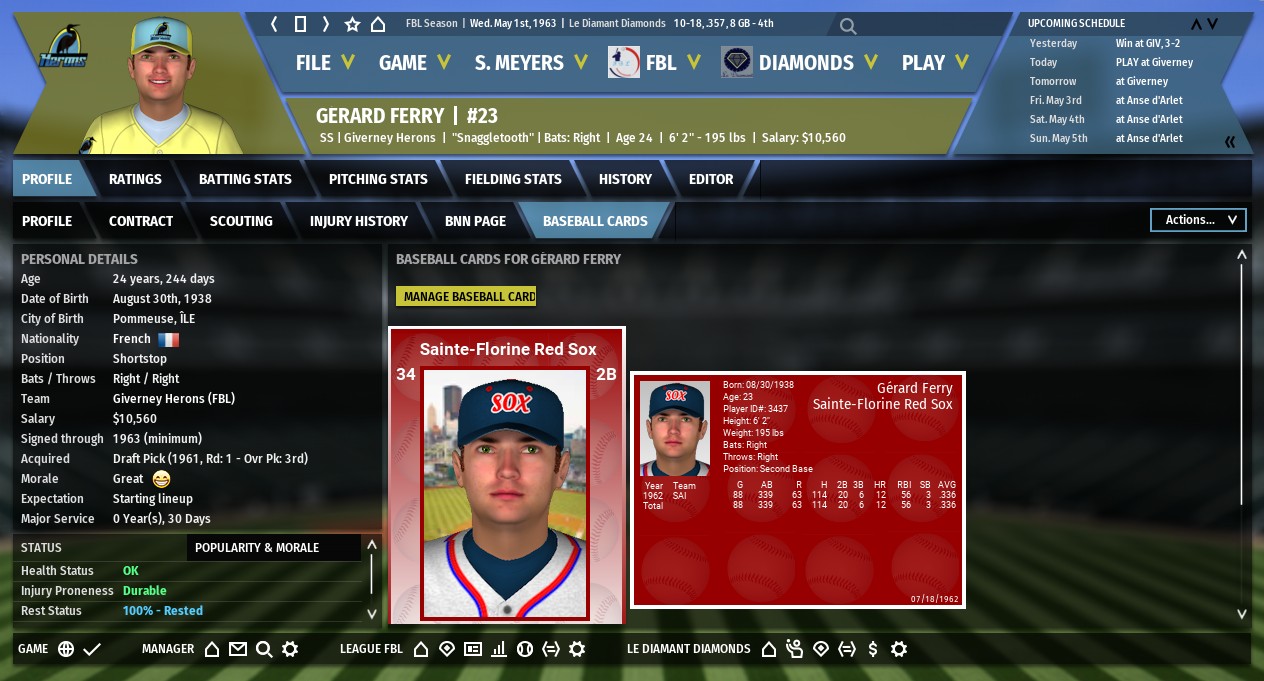
Task: Open the FIELDING STATS tab
Action: (x=513, y=179)
